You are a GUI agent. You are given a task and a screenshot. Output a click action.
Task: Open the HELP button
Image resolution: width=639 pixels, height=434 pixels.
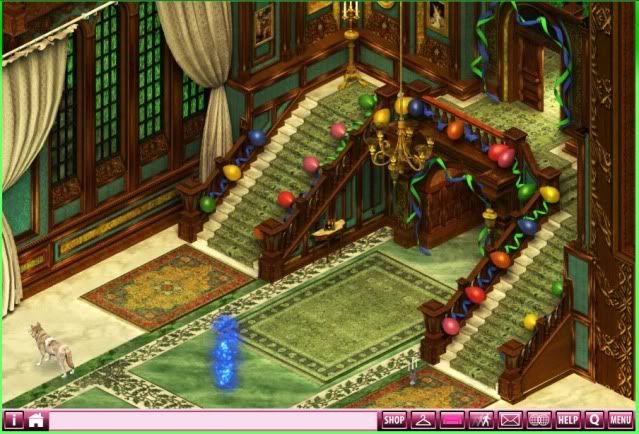click(x=568, y=420)
